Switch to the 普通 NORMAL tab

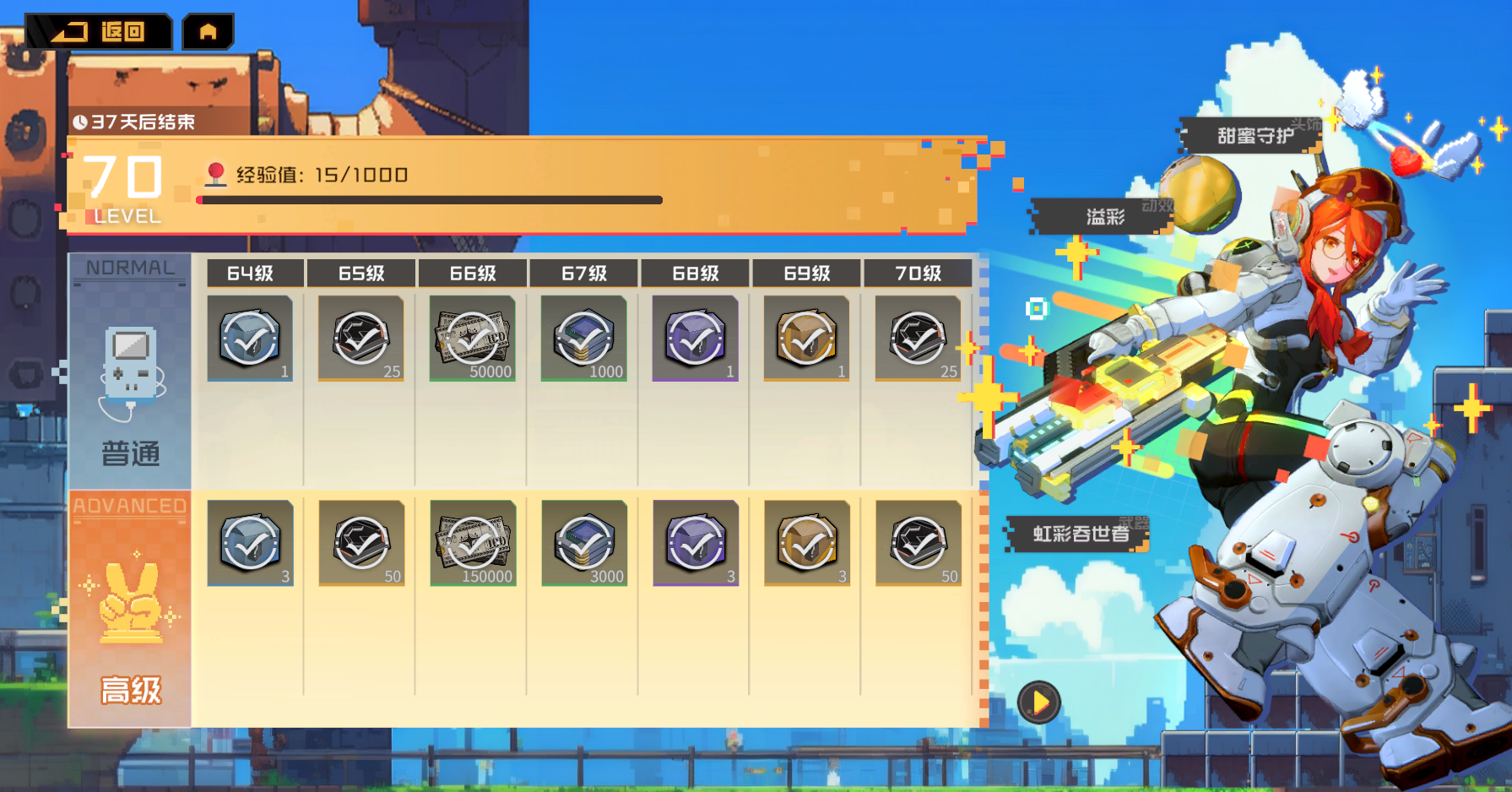128,372
